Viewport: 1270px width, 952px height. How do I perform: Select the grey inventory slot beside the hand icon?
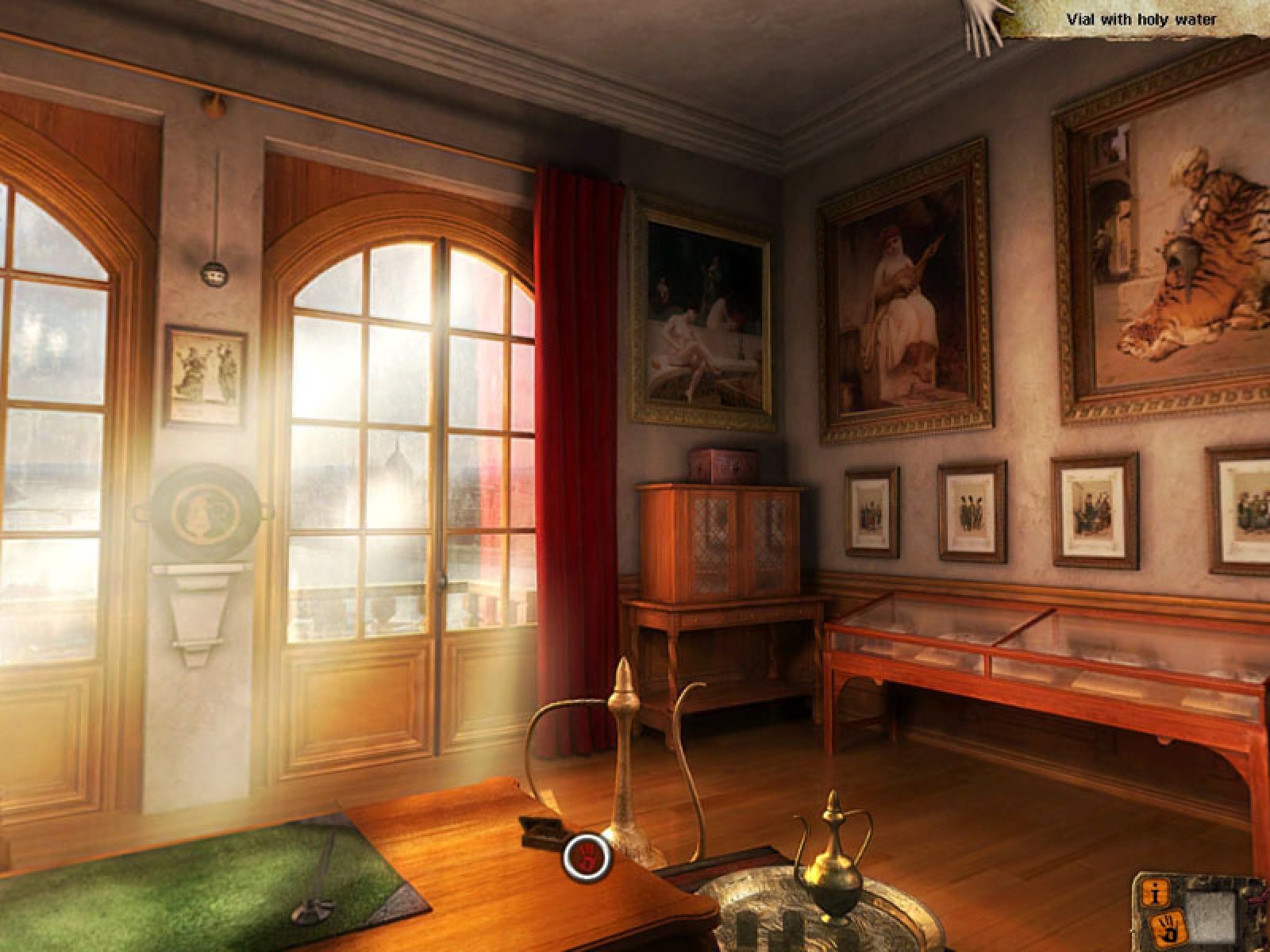point(1210,914)
